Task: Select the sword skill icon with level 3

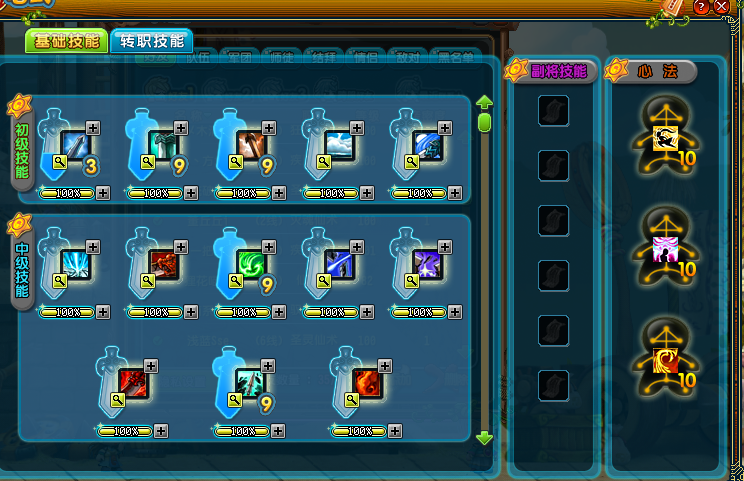Action: click(x=75, y=145)
